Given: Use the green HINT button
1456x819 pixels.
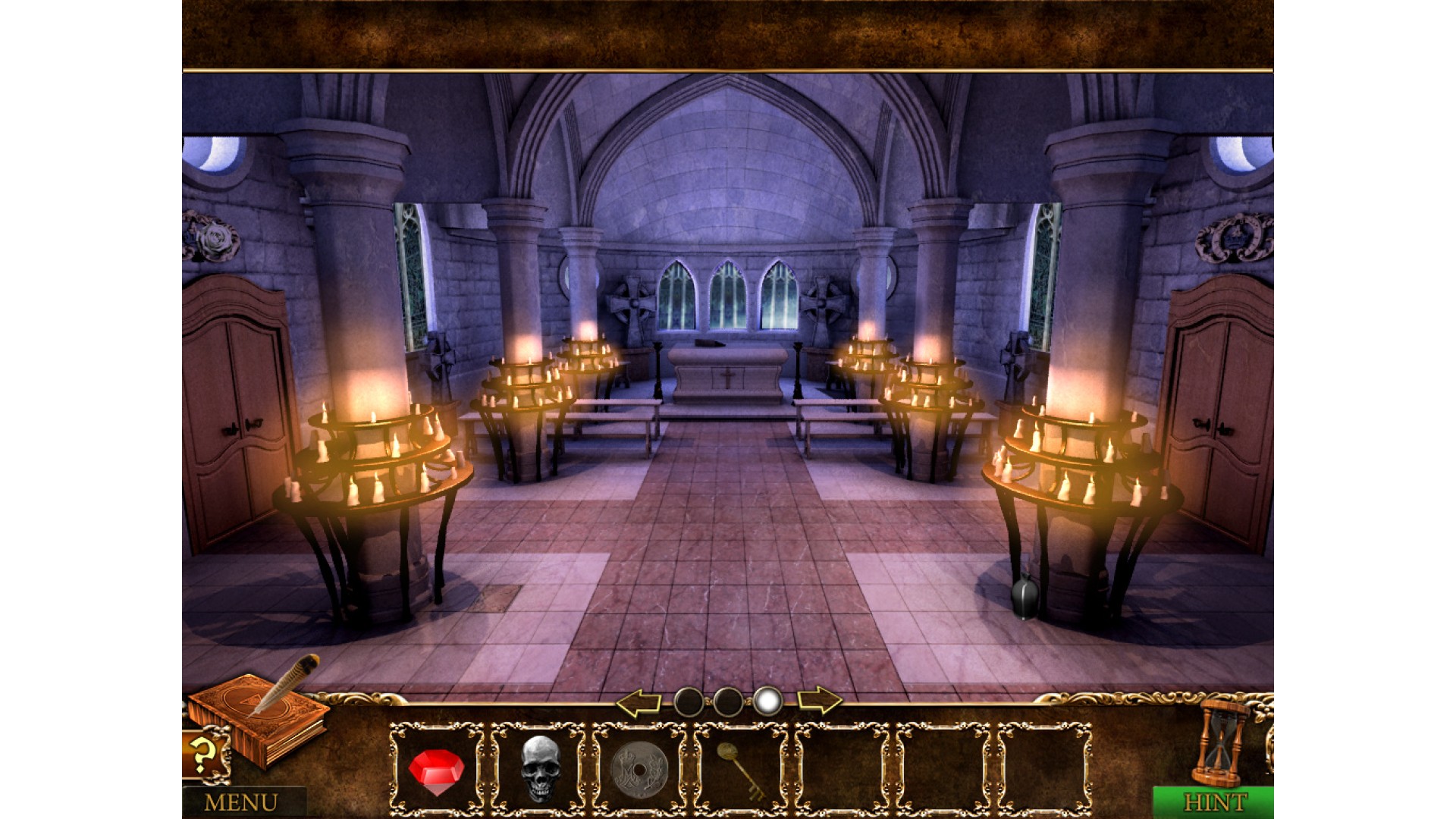Looking at the screenshot, I should click(1214, 802).
